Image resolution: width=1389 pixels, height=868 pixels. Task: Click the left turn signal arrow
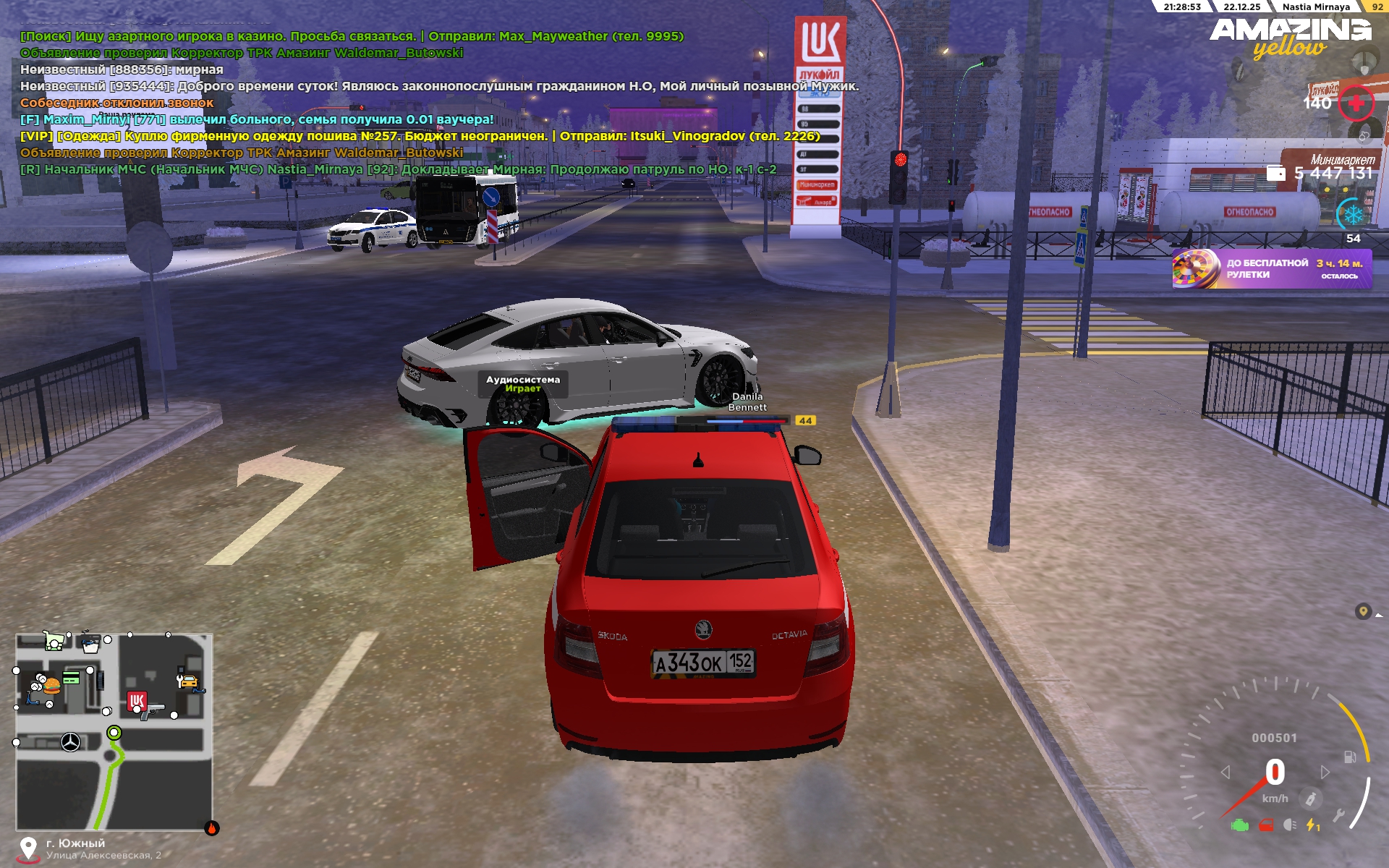(x=1226, y=772)
